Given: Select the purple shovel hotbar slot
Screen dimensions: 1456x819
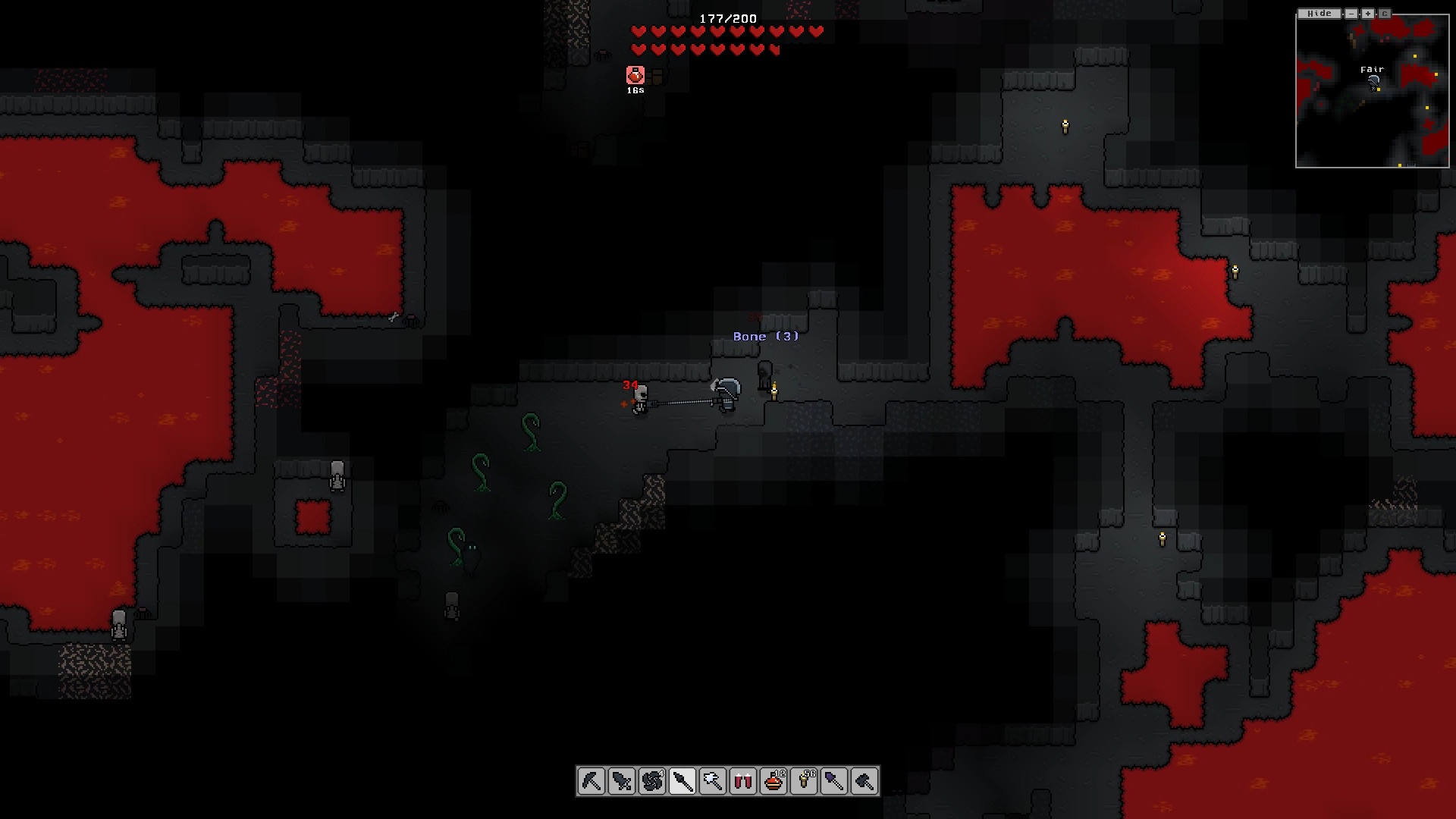Looking at the screenshot, I should [834, 781].
